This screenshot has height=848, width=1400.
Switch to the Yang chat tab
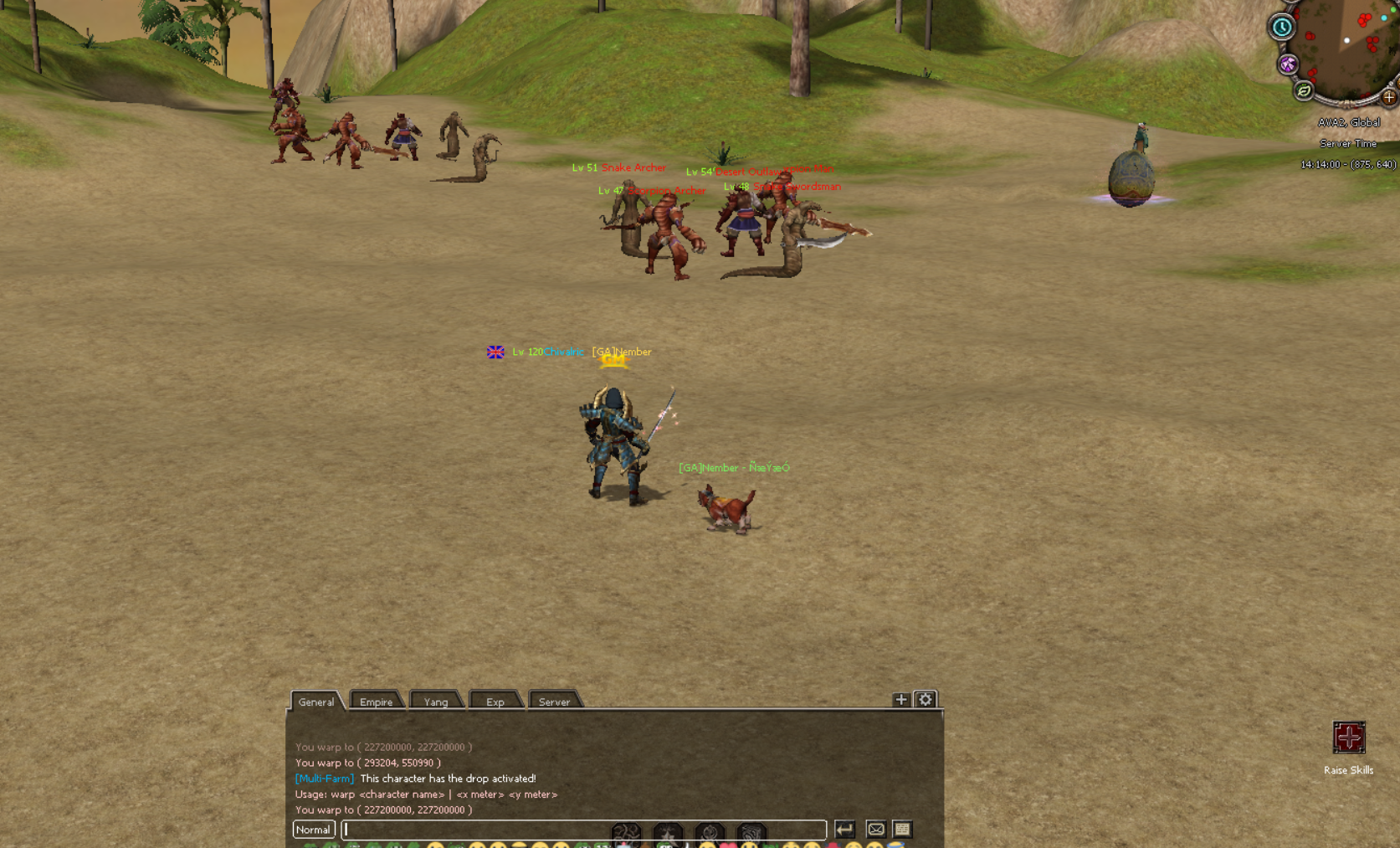[436, 702]
